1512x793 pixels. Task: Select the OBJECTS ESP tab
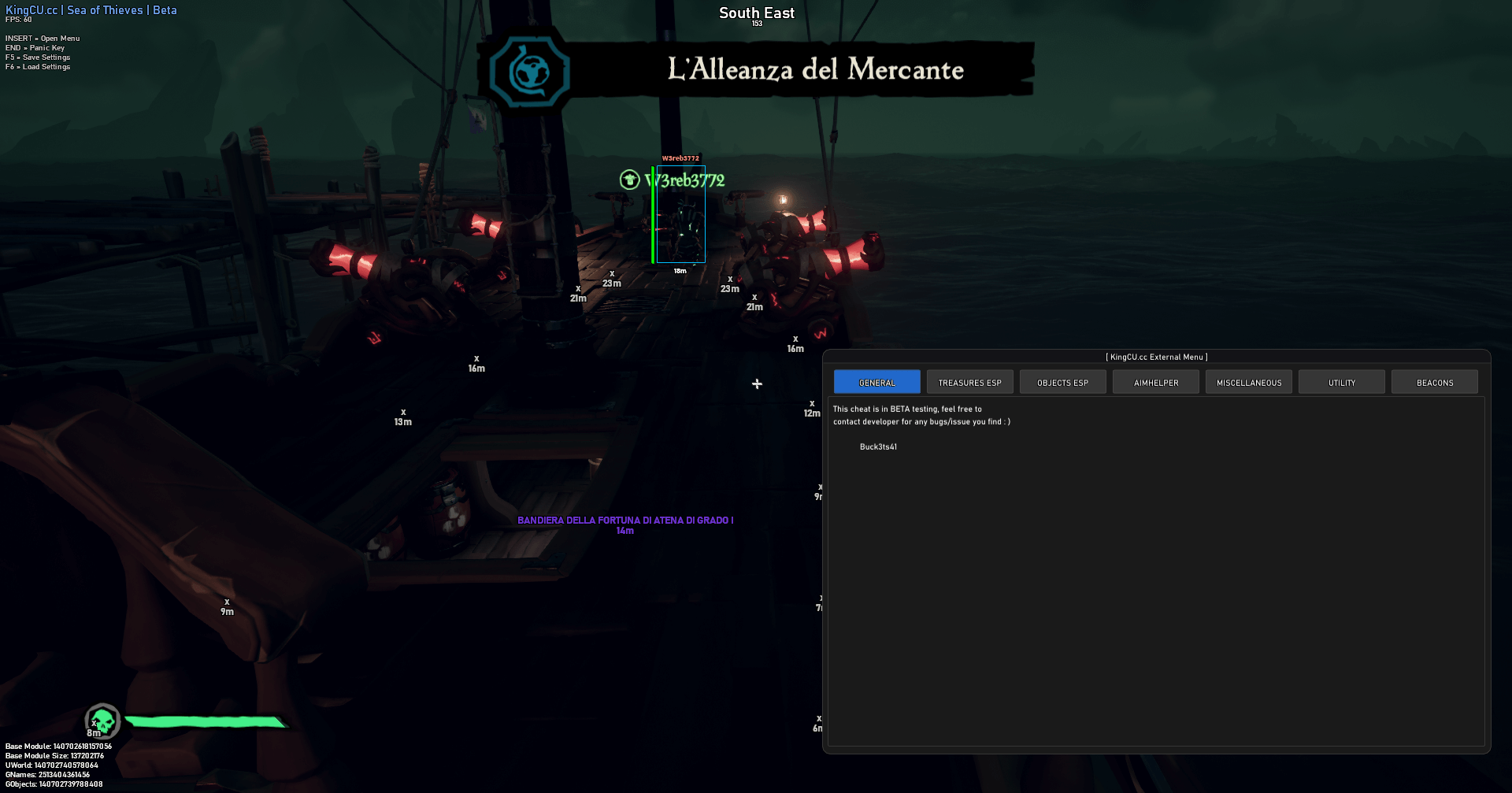pyautogui.click(x=1062, y=381)
